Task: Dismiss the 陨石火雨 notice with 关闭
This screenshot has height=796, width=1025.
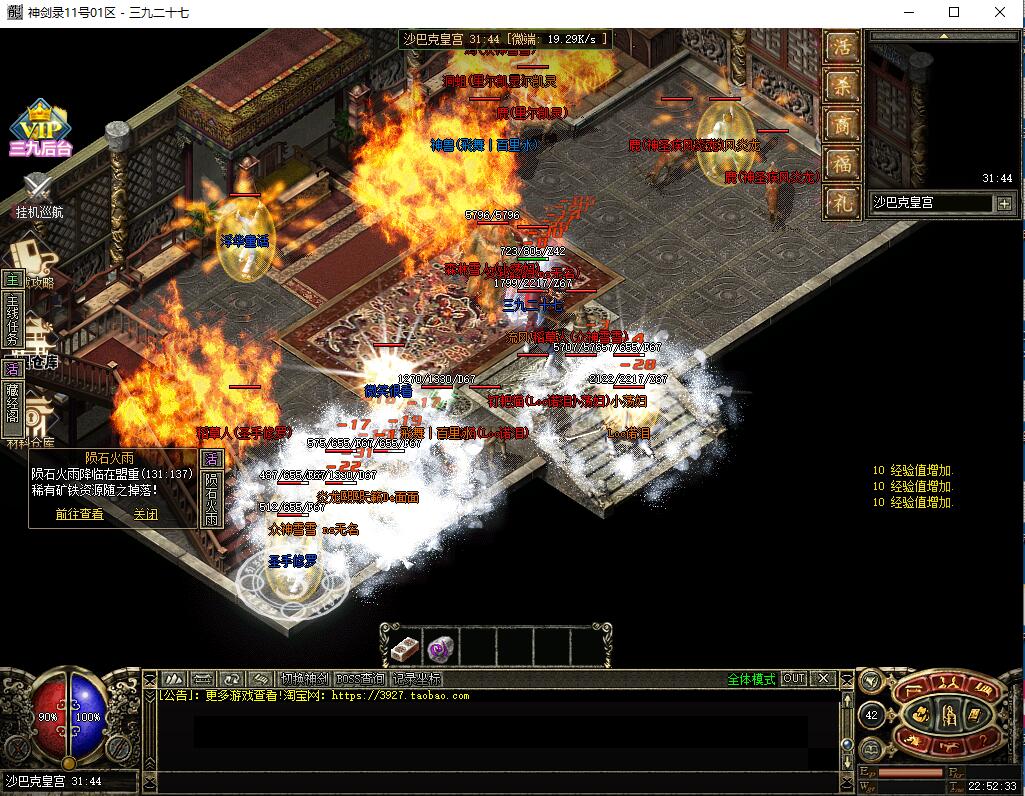Action: click(x=146, y=514)
